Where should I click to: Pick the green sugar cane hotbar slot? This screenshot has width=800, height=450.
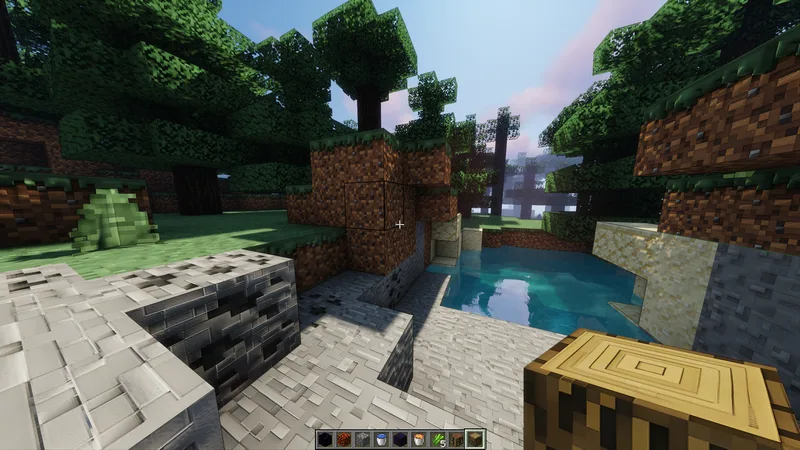(437, 439)
